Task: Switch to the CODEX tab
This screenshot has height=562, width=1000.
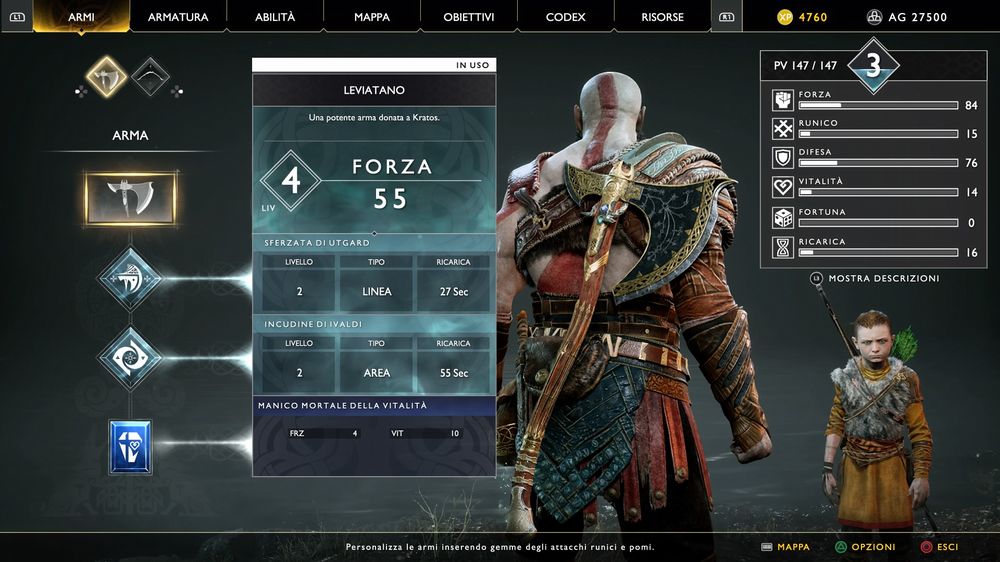Action: pos(566,17)
